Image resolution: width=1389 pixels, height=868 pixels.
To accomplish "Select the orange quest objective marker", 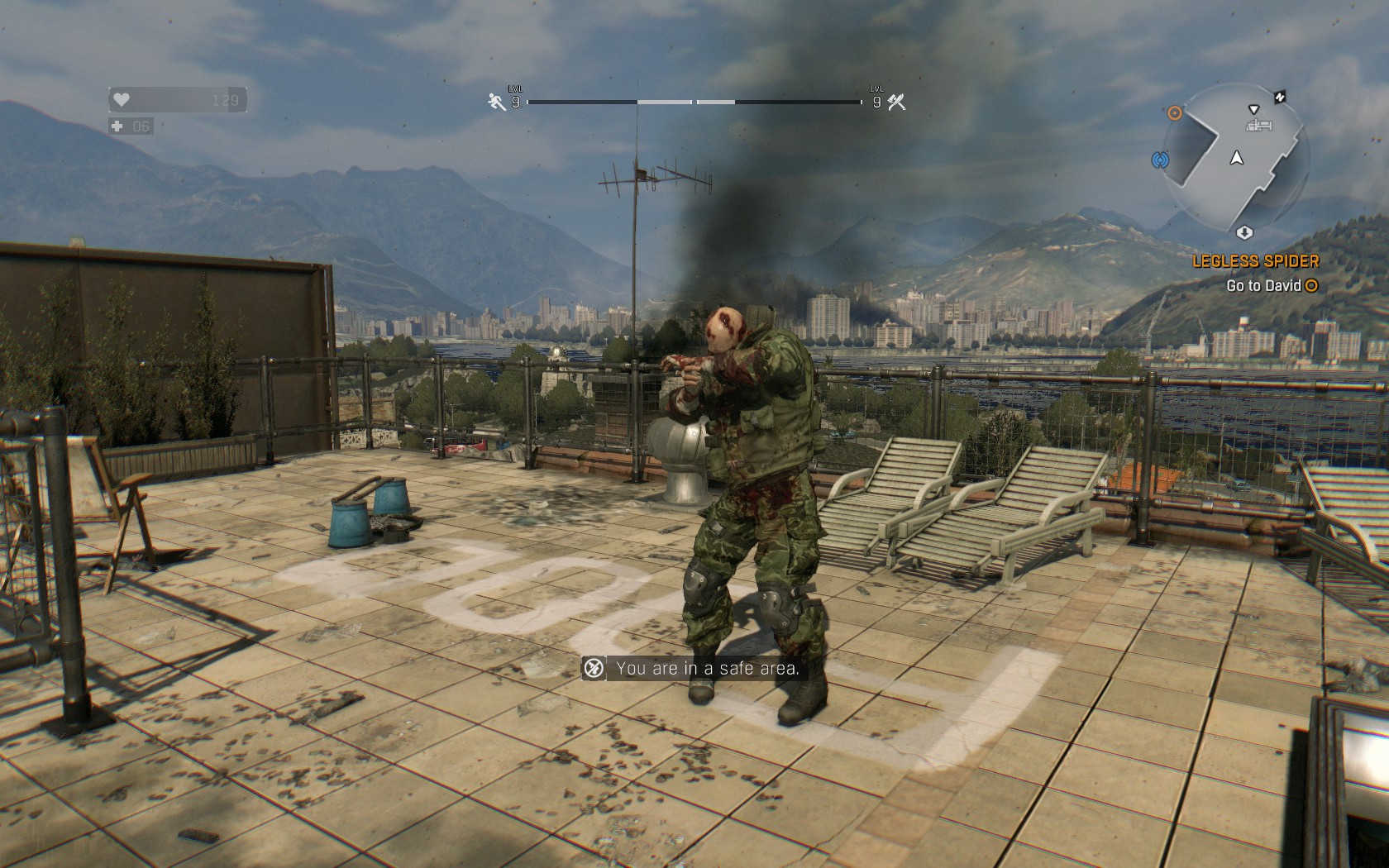I will [1175, 113].
